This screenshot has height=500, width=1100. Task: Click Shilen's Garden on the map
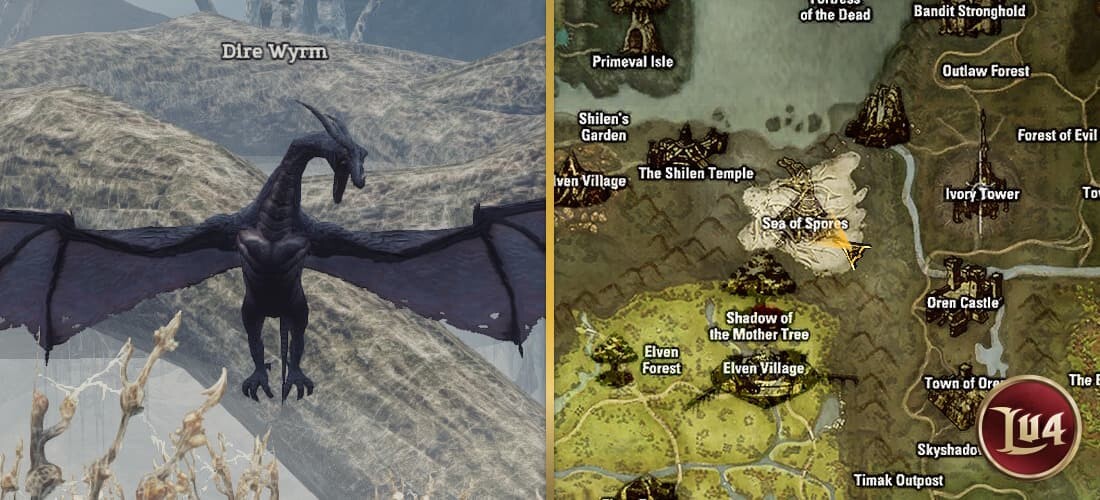point(603,127)
